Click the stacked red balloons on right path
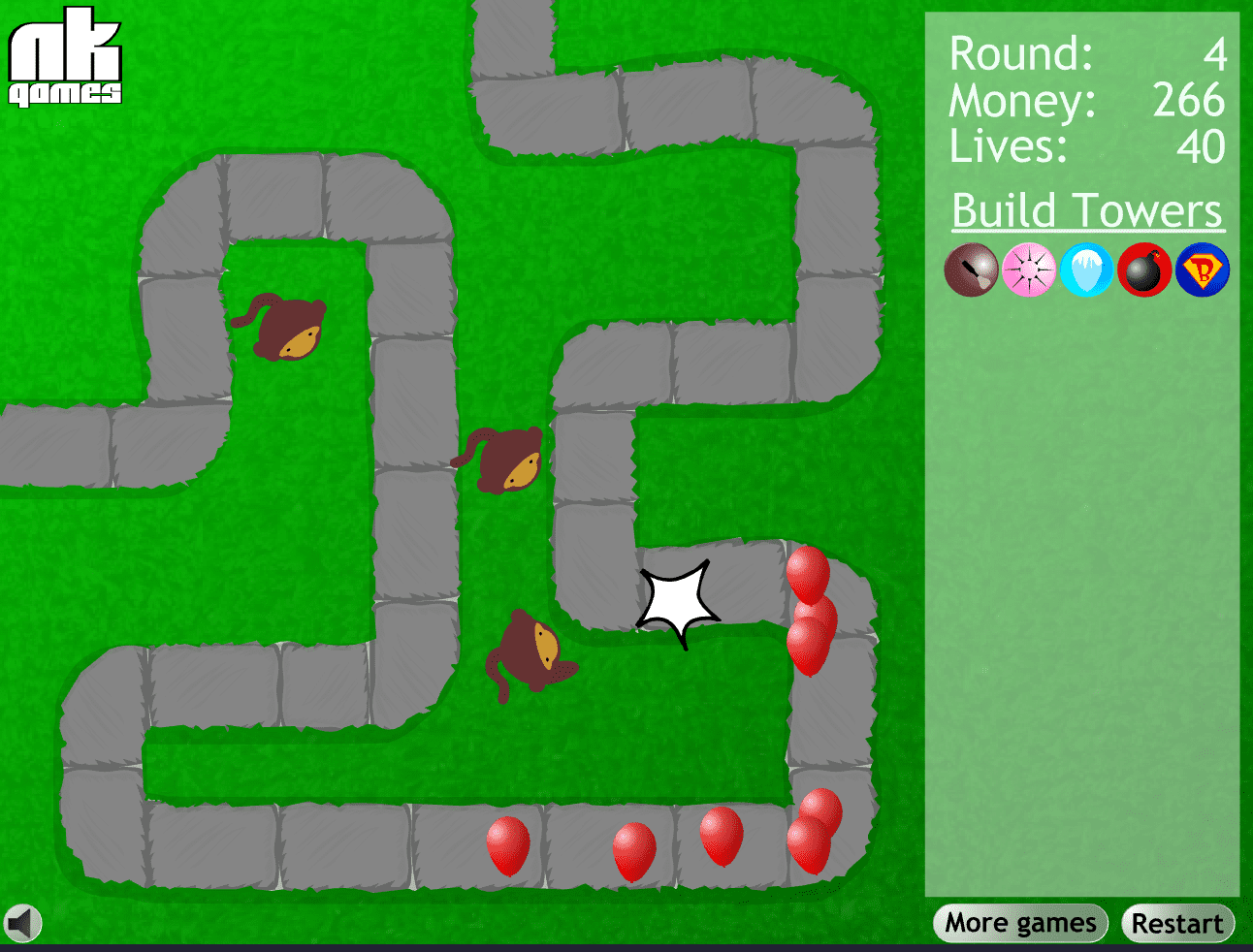This screenshot has height=952, width=1253. (811, 611)
